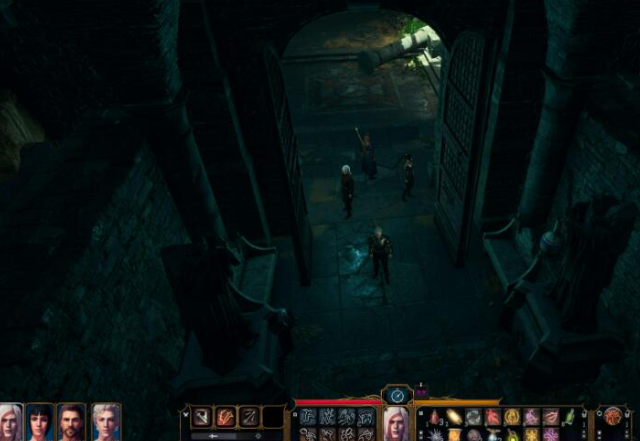Activate the gold circular emblem spell
Viewport: 640px width, 441px height.
(512, 417)
